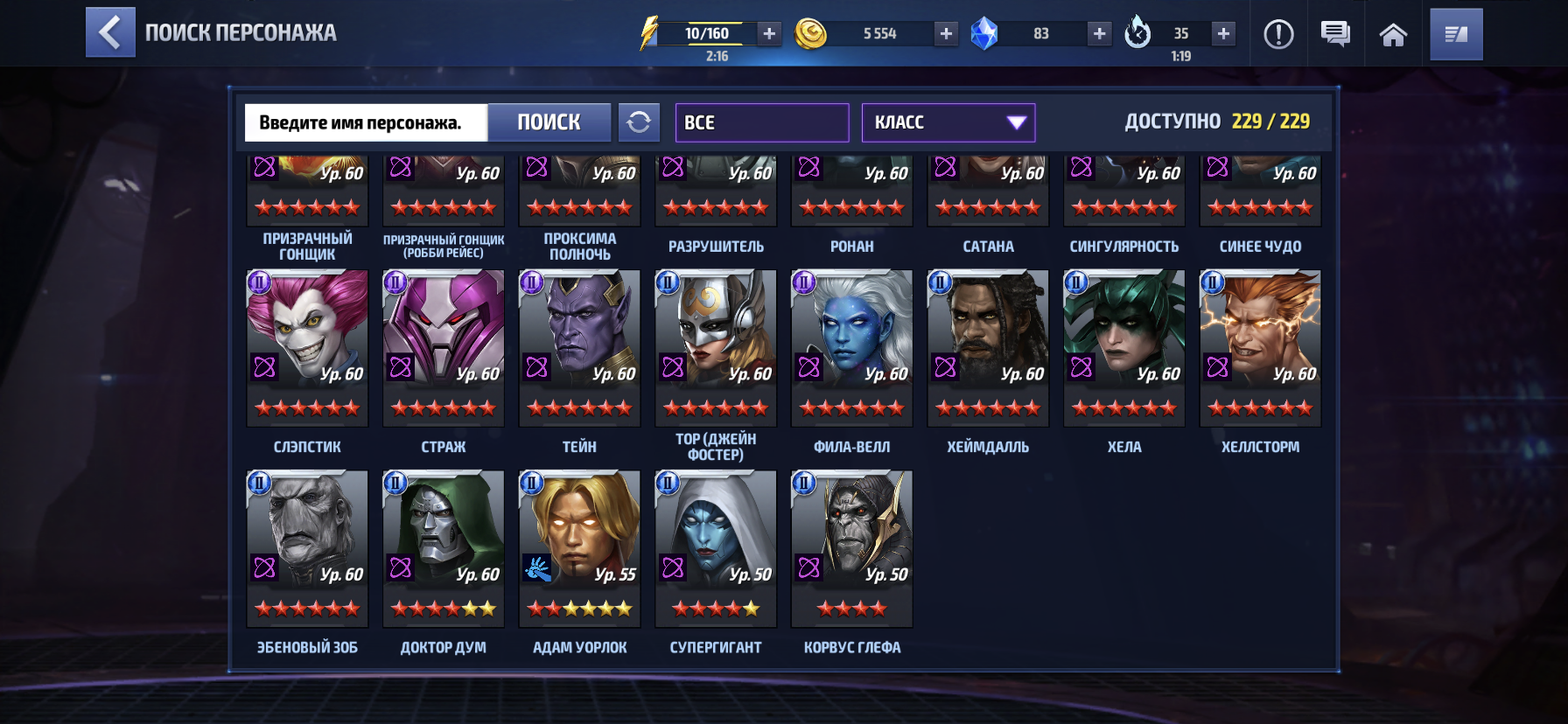
Task: Go back with the arrow next to ПОИСК ПЕРСОНАЖА
Action: point(110,33)
